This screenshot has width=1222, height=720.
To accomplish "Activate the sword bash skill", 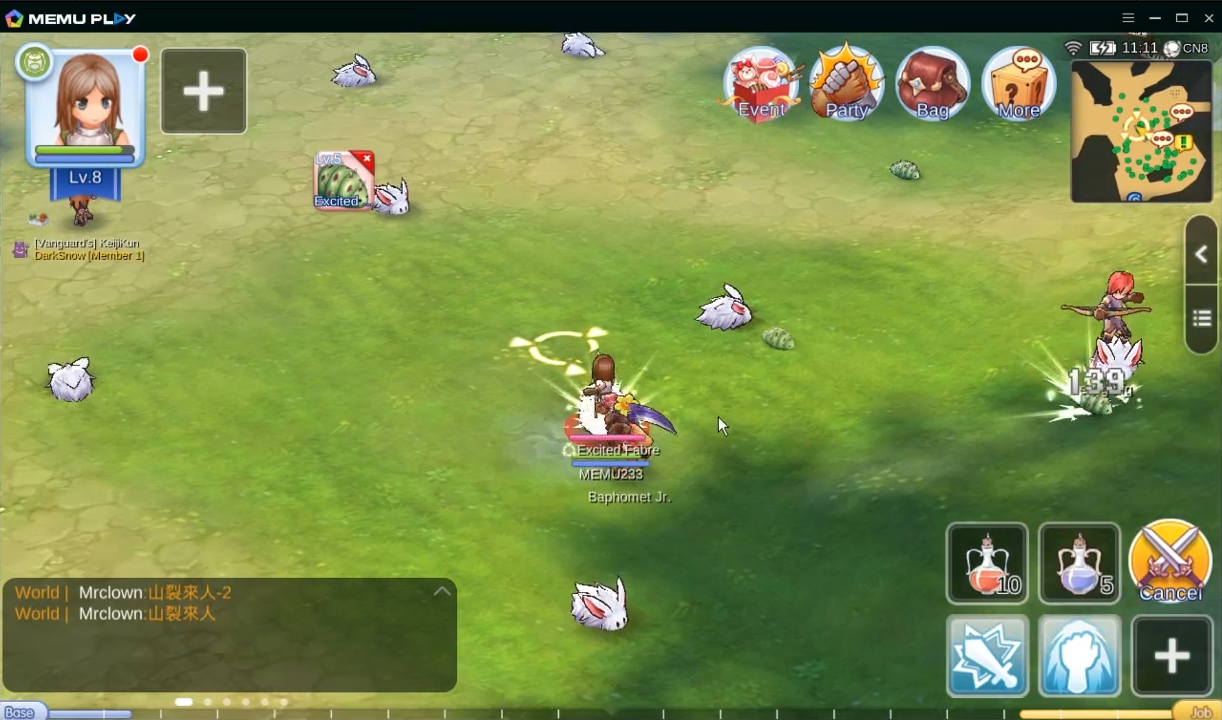I will click(x=987, y=655).
